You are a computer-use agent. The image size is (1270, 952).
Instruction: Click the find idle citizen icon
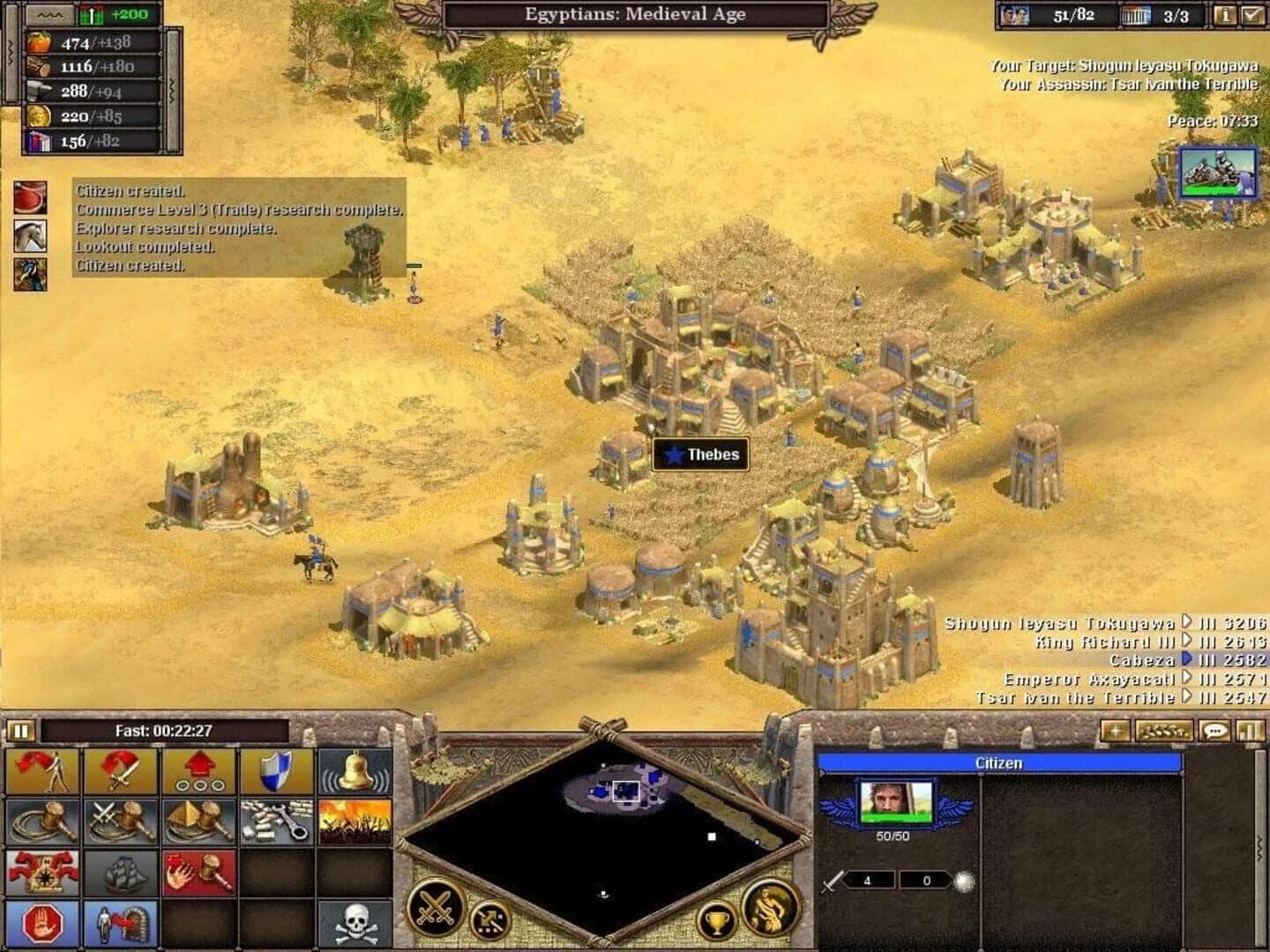coord(41,770)
